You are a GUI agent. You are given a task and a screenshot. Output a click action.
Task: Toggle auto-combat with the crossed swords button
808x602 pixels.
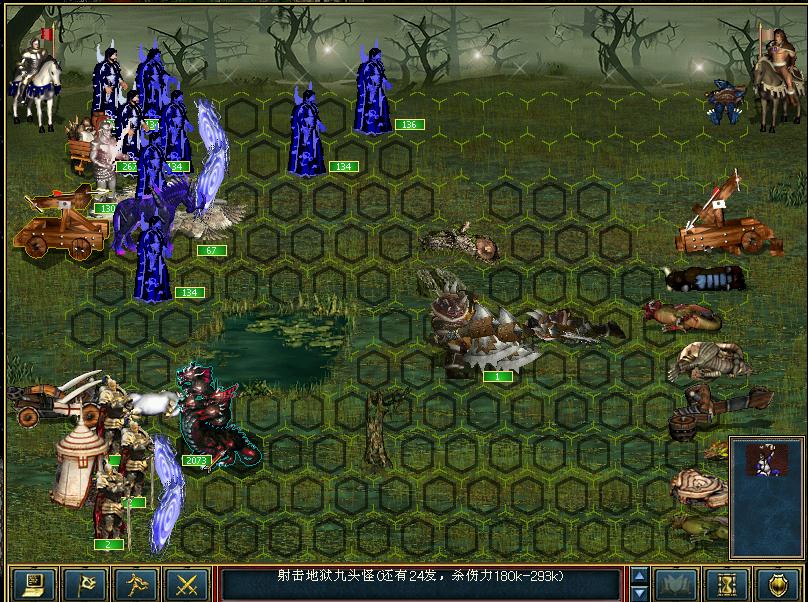coord(185,583)
